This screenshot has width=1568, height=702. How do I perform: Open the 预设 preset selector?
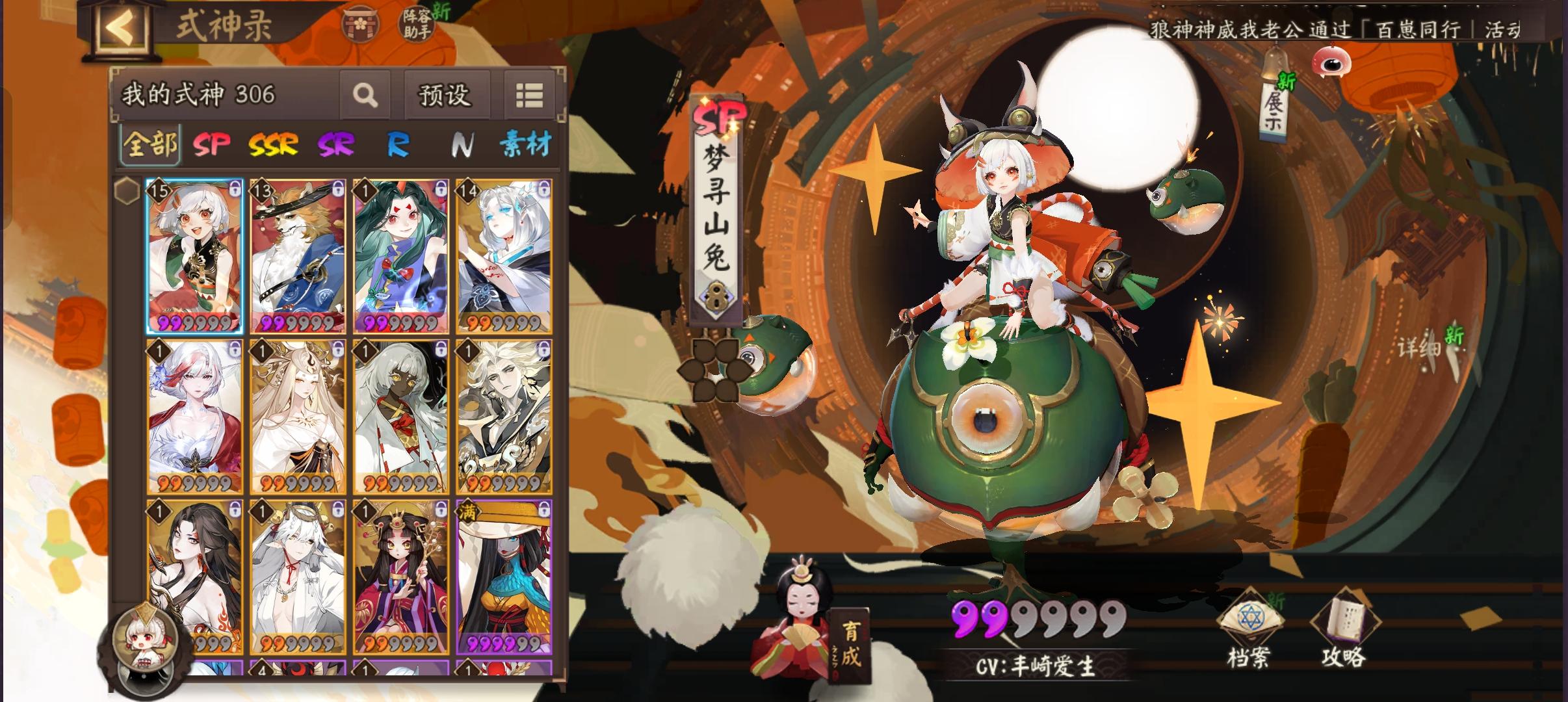[446, 95]
